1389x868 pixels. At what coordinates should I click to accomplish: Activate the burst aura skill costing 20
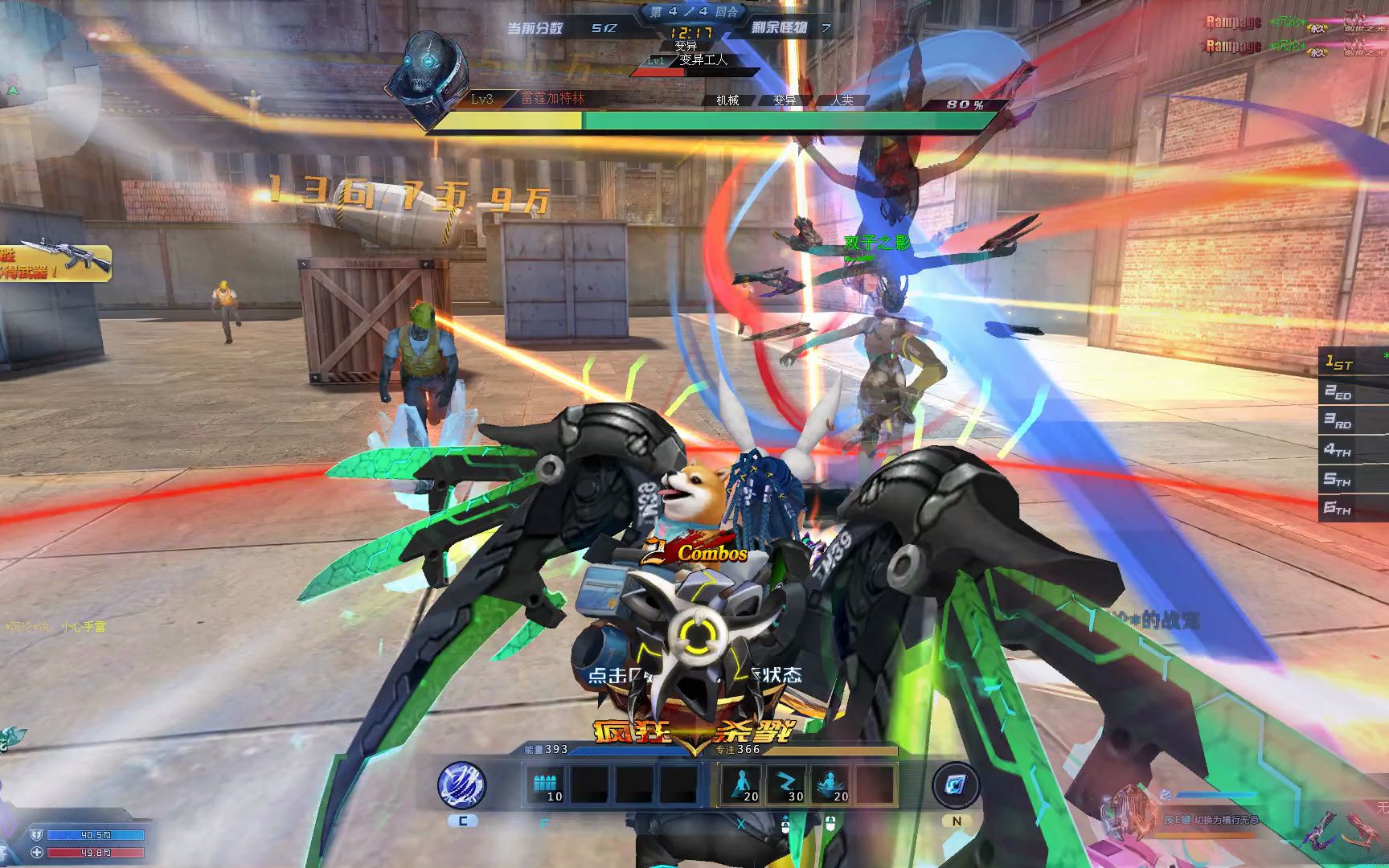[830, 784]
